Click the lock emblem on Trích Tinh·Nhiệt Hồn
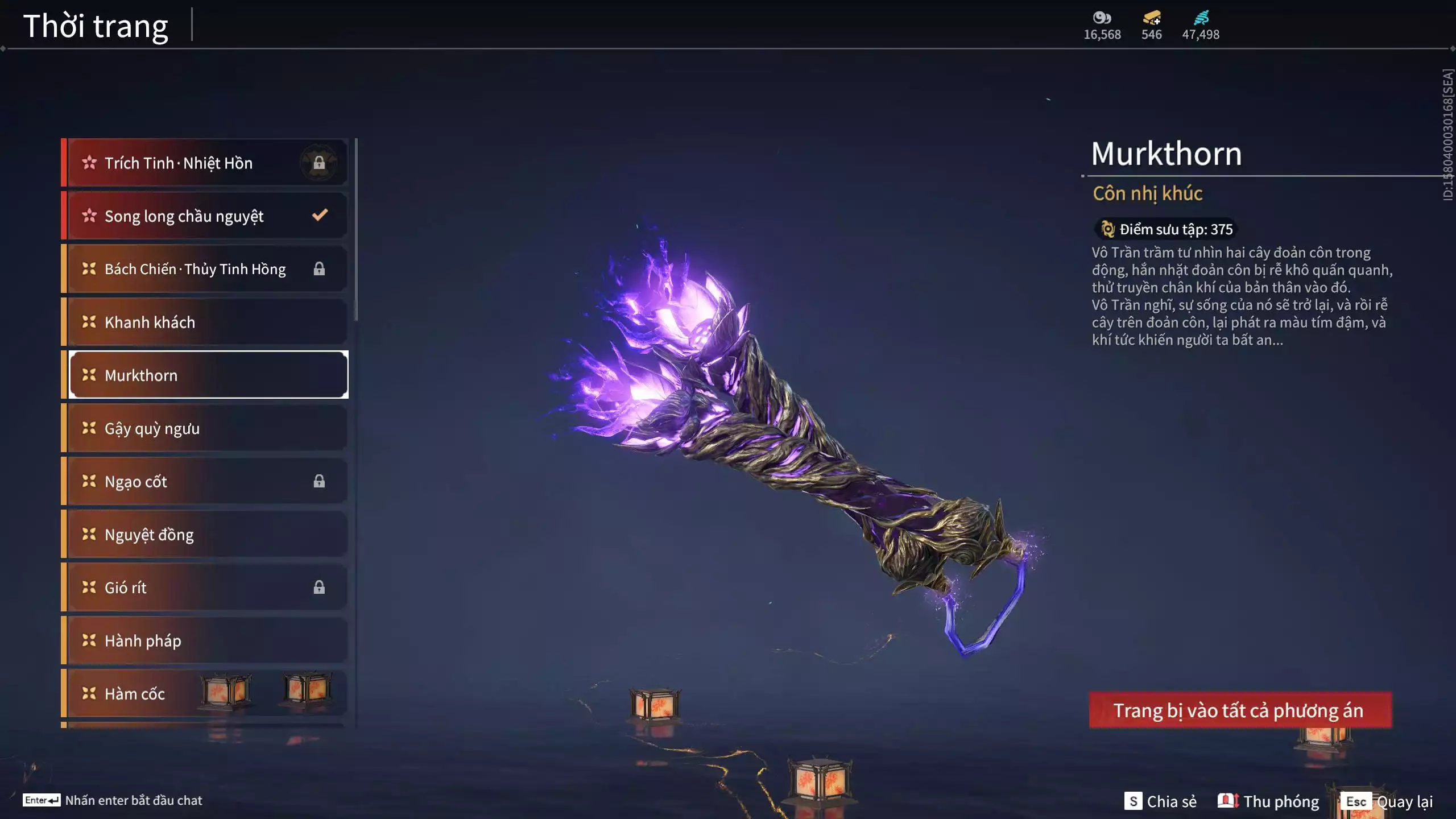1456x819 pixels. pos(319,163)
